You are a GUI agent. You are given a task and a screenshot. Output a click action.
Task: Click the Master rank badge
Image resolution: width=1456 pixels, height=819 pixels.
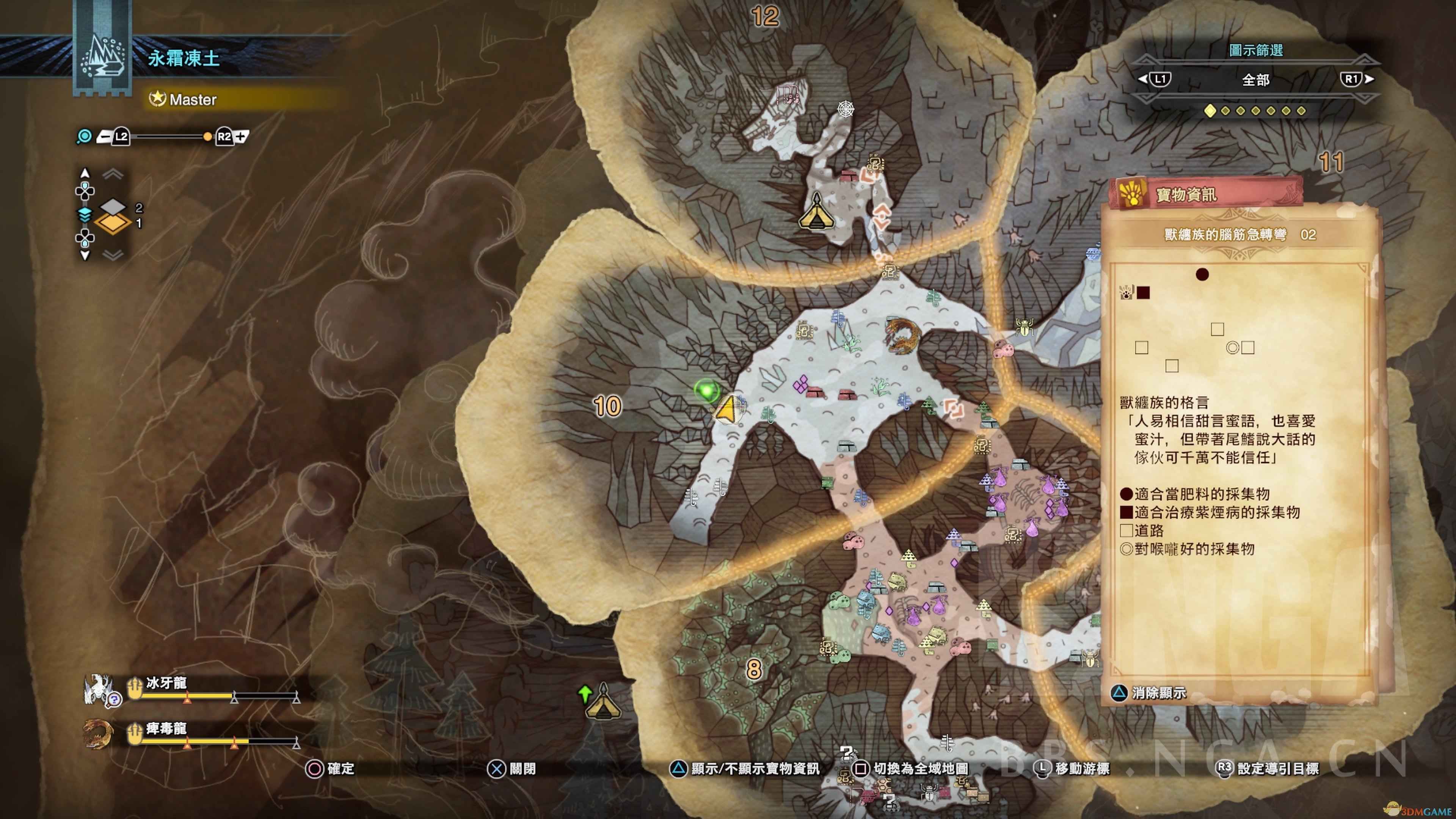tap(183, 100)
